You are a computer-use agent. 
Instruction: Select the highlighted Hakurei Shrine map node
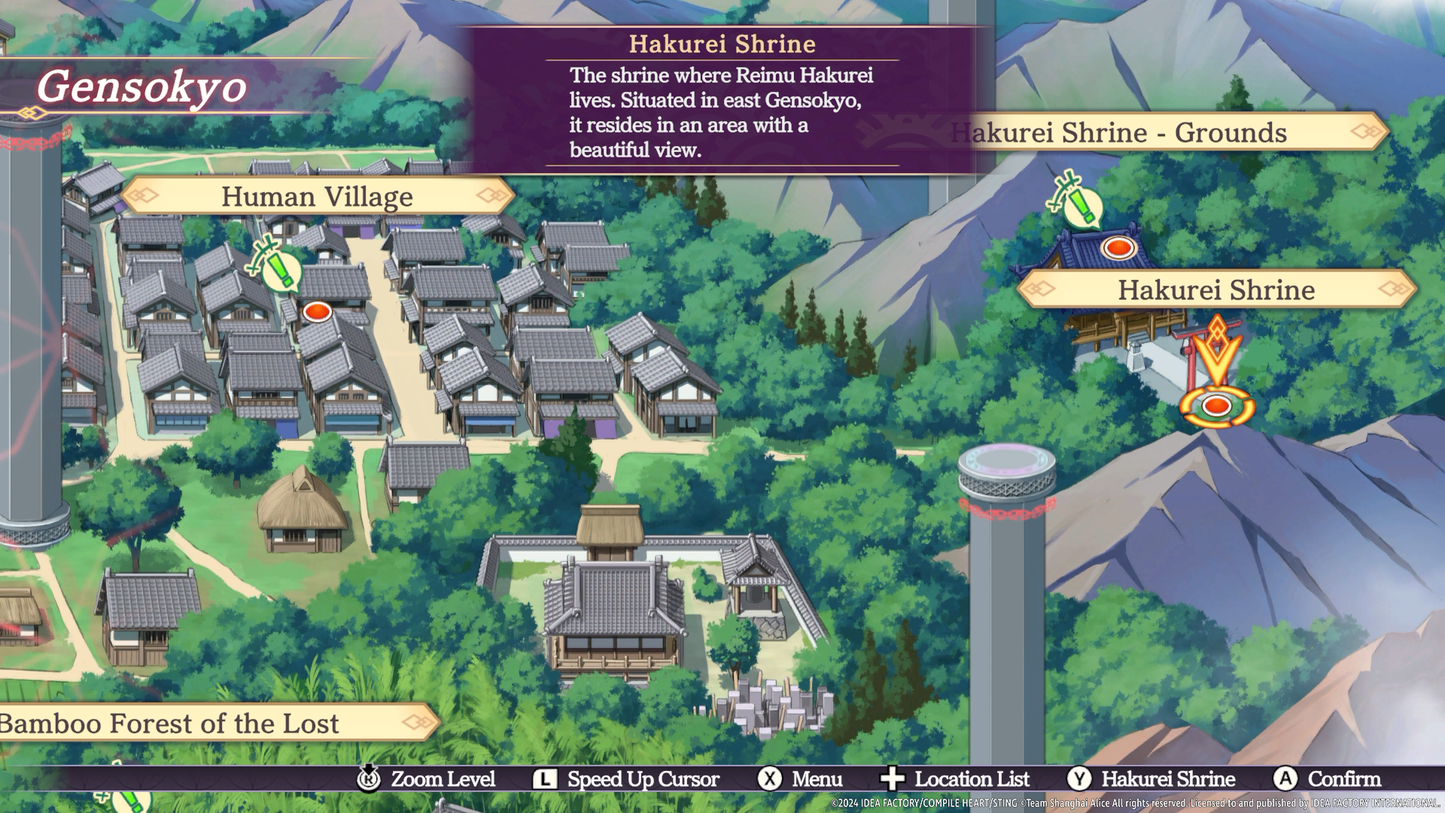pyautogui.click(x=1216, y=406)
